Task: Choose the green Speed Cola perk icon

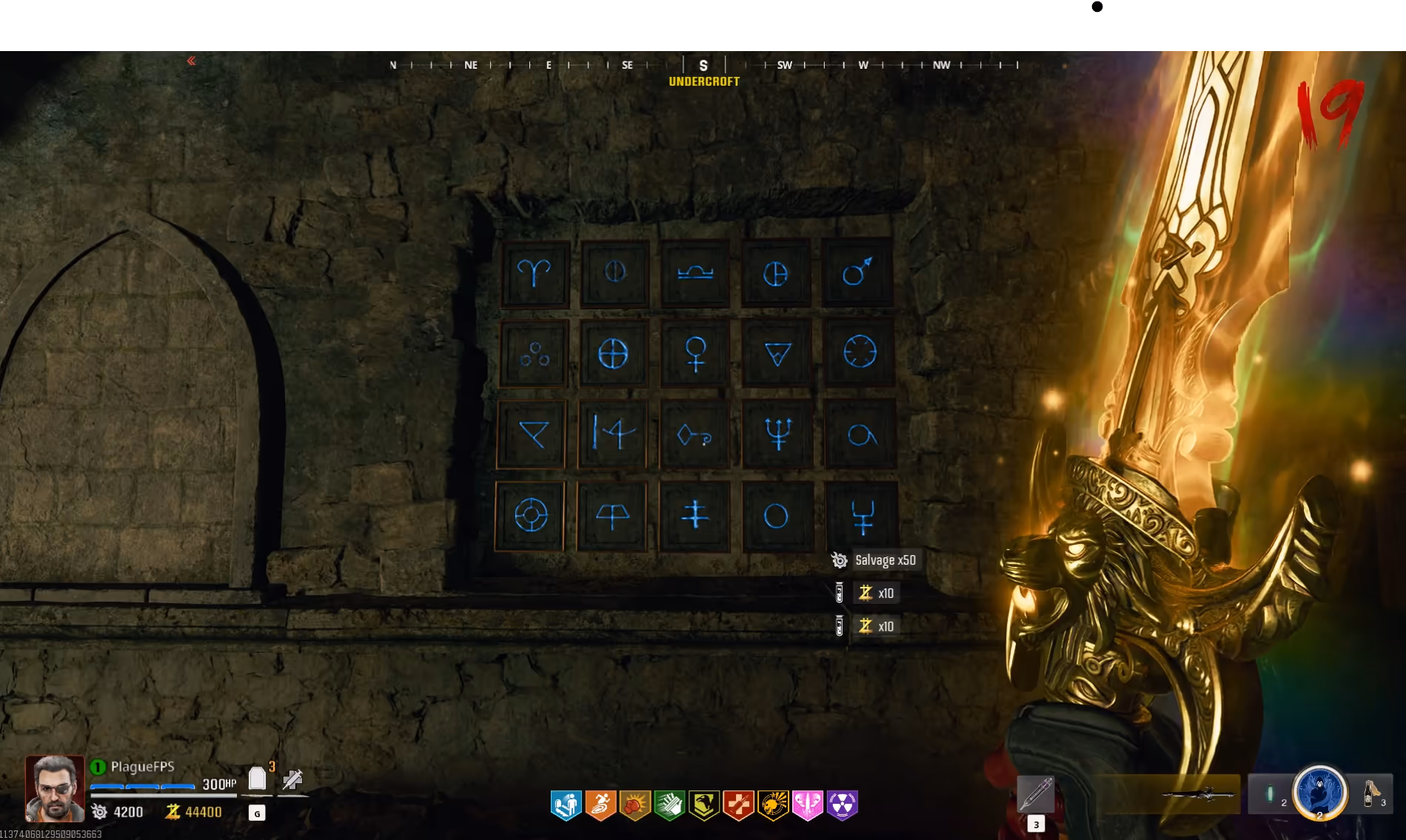Action: click(x=669, y=804)
